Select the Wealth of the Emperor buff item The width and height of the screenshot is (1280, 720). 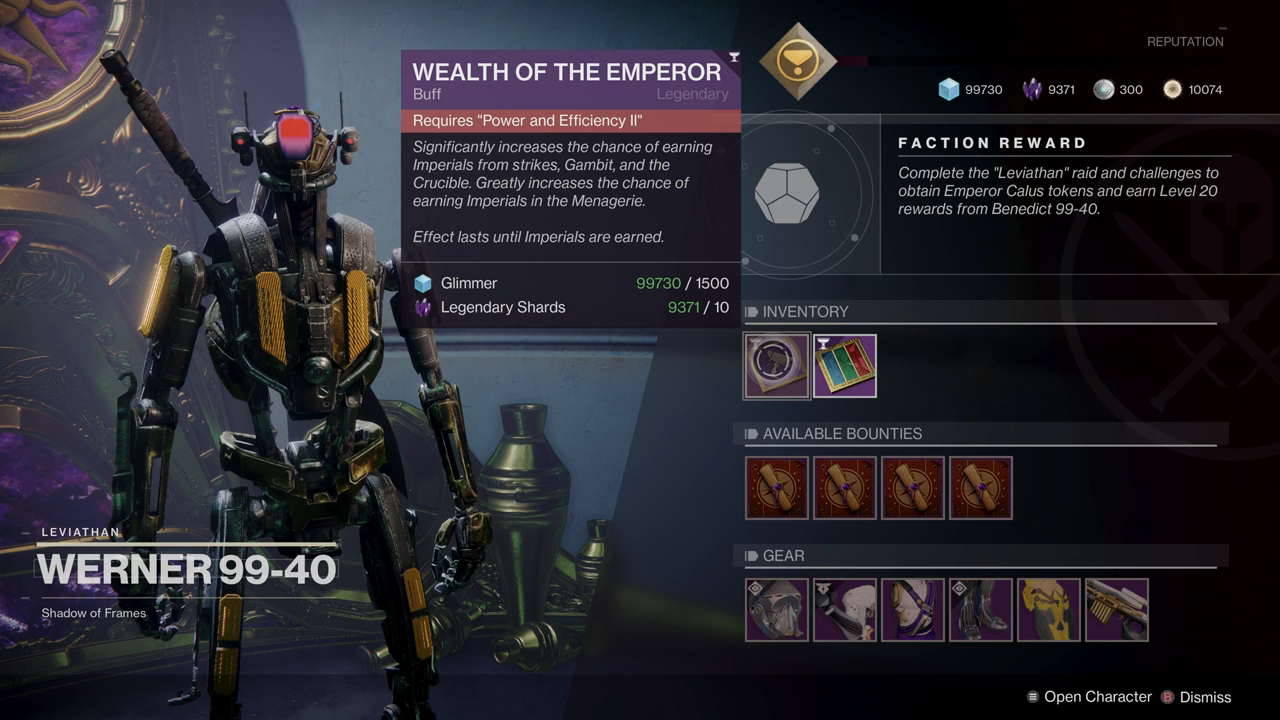(x=777, y=366)
